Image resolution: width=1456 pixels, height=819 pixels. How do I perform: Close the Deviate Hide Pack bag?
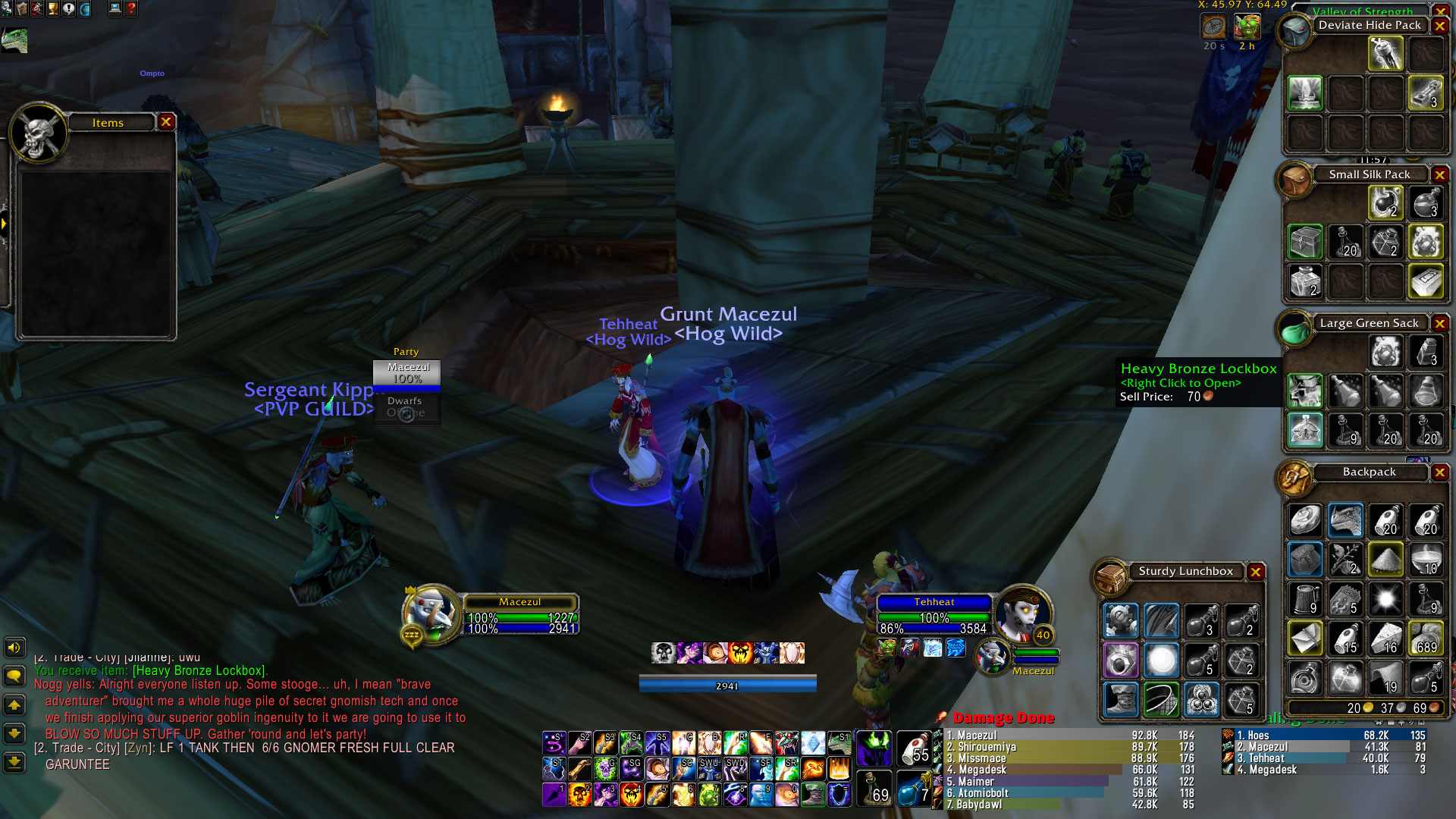click(1439, 25)
